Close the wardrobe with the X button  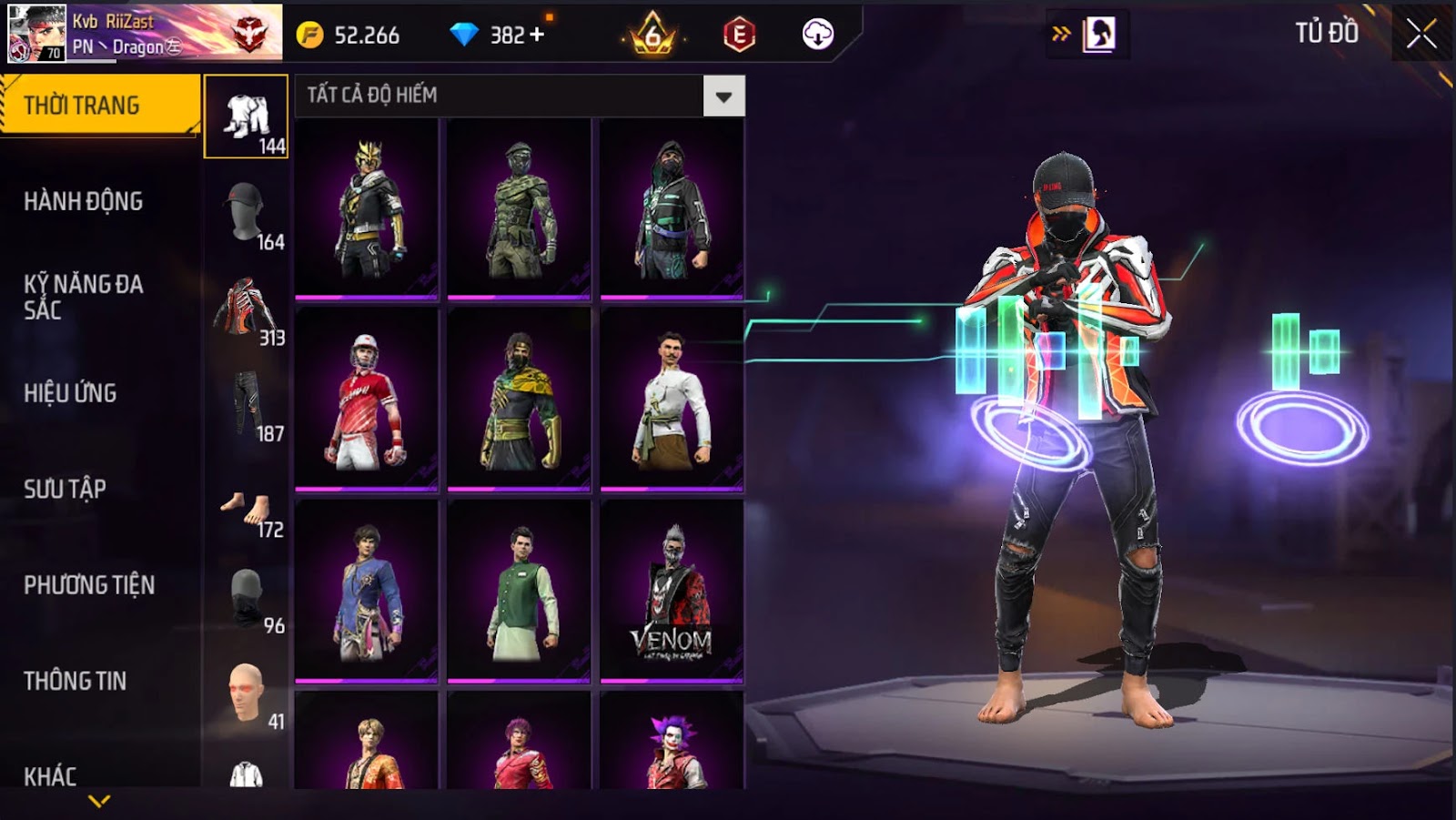[1421, 35]
